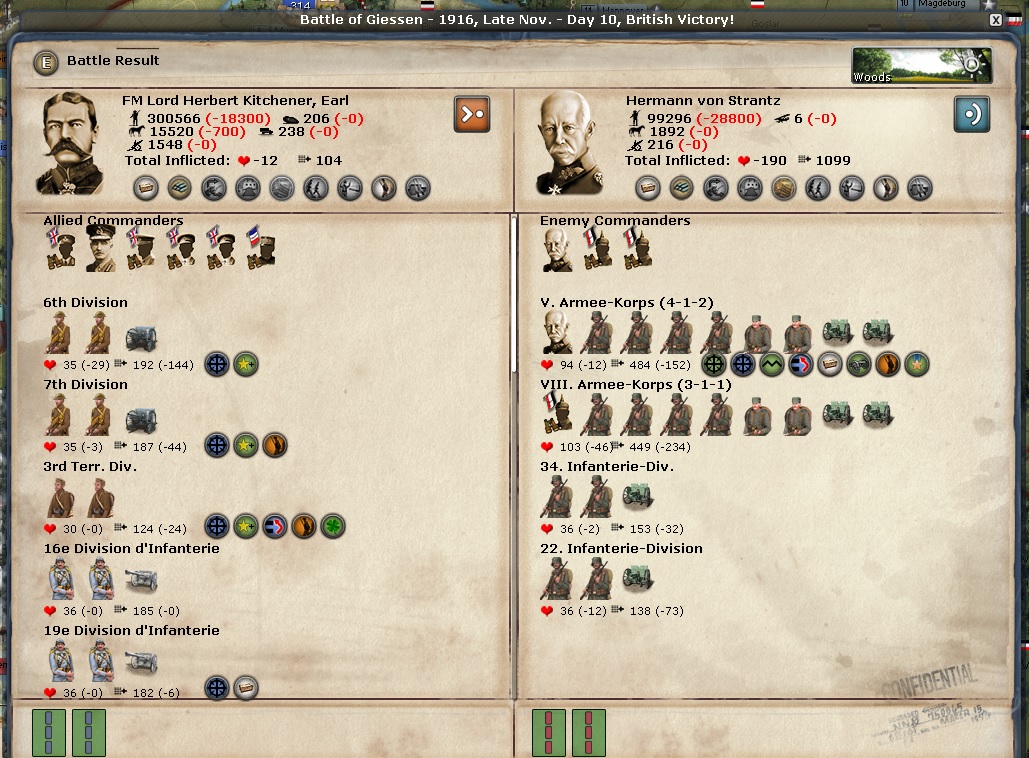
Task: Select the 7th Division entry
Action: [85, 385]
